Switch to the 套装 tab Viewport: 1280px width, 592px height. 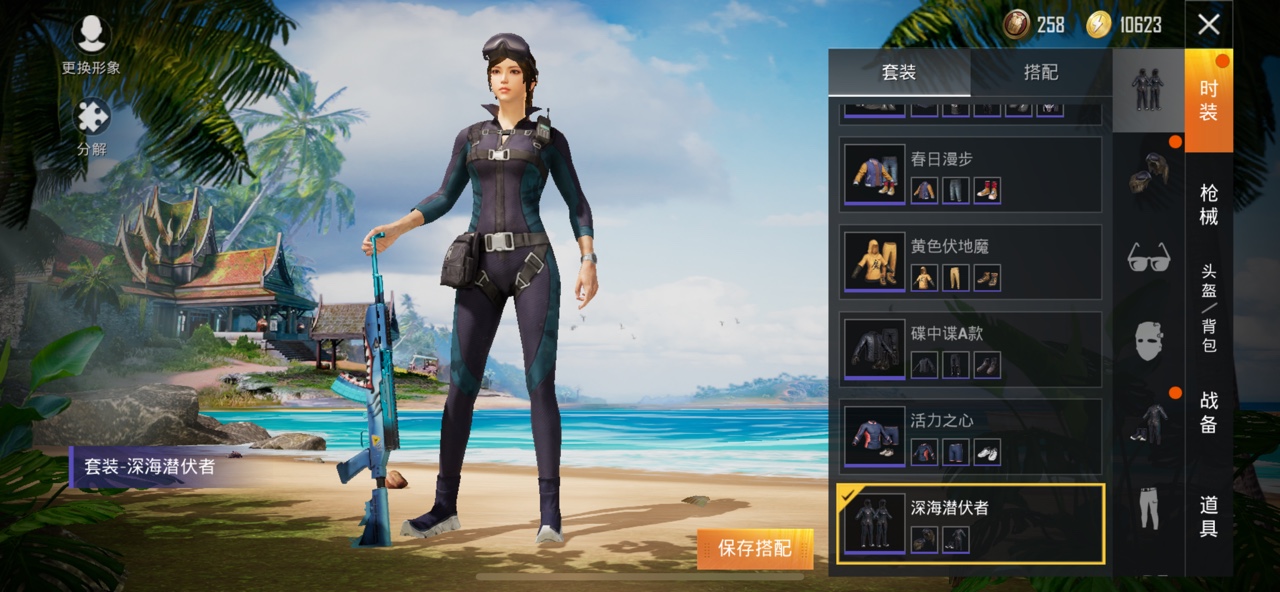[x=899, y=73]
